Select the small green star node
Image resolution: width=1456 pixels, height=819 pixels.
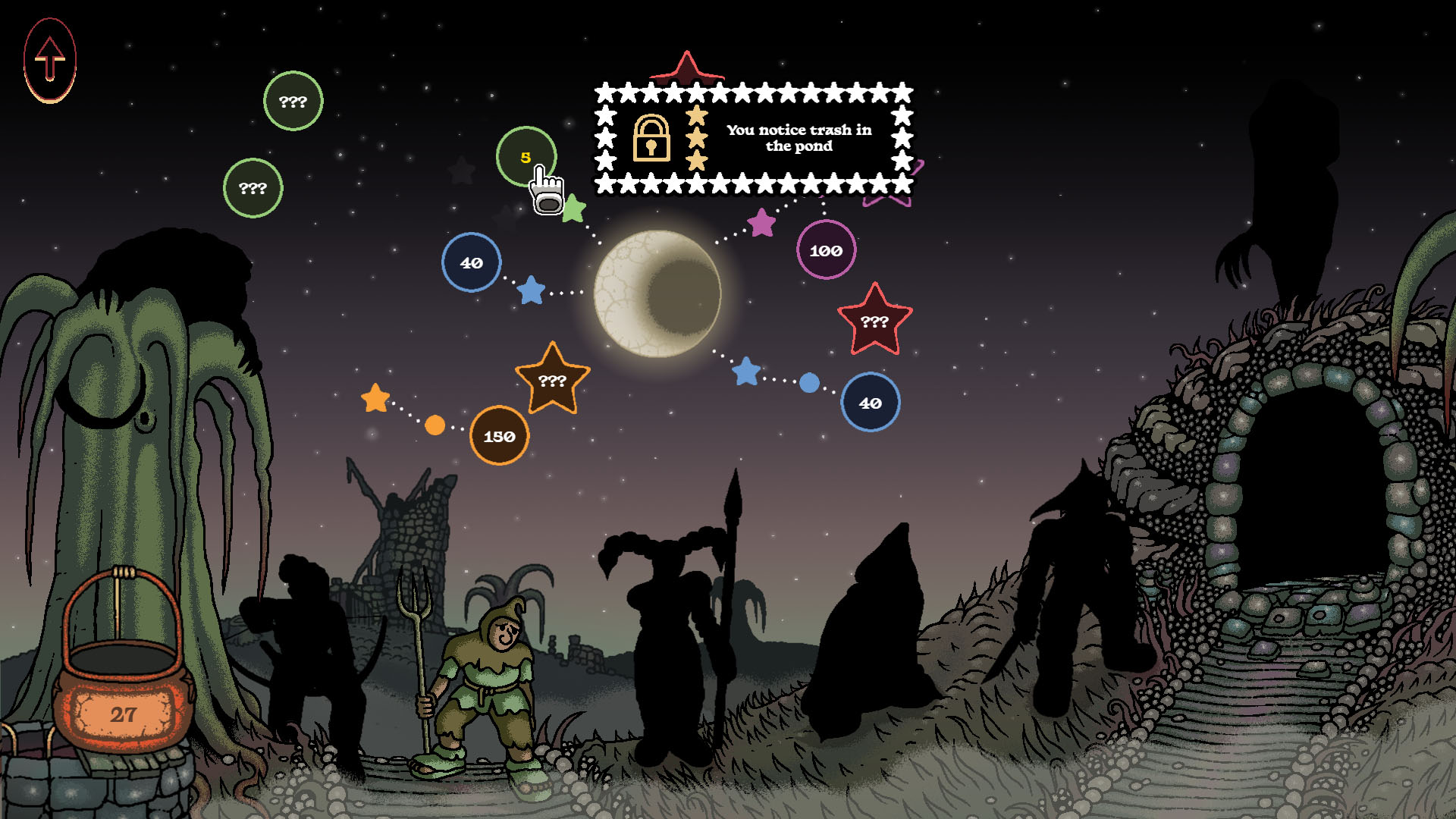point(574,209)
